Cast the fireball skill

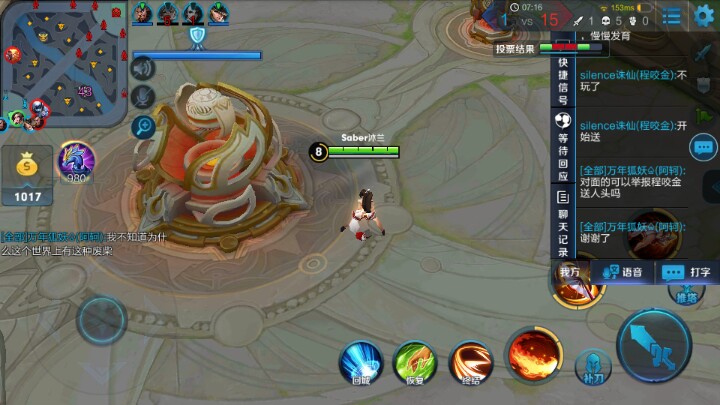(x=531, y=353)
